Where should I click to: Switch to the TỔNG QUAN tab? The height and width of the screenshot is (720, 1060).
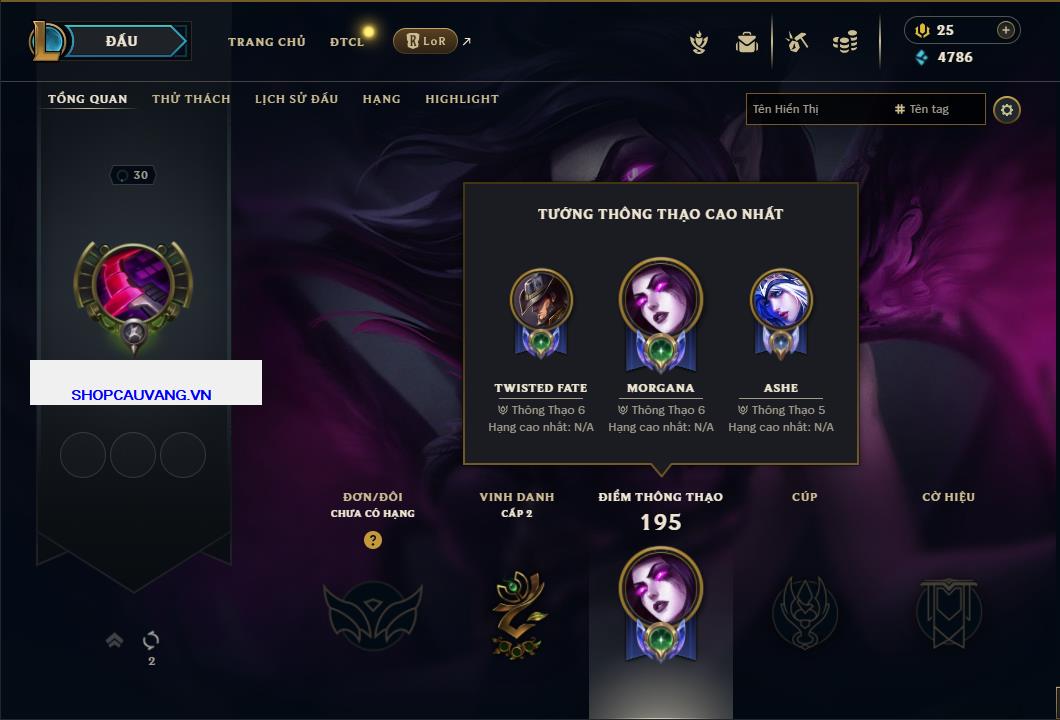[88, 99]
